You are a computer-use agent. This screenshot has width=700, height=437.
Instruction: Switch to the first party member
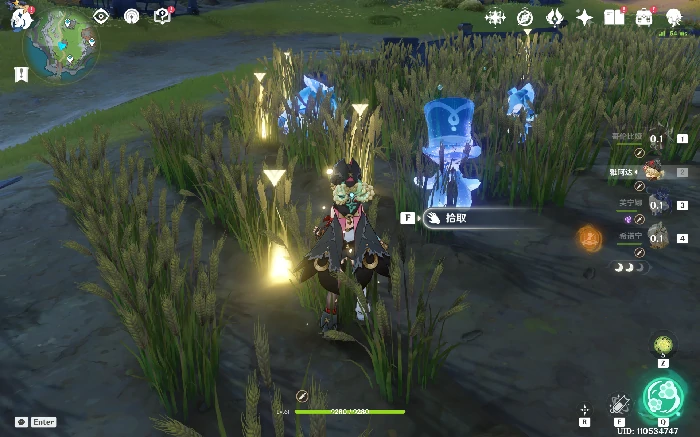point(657,138)
